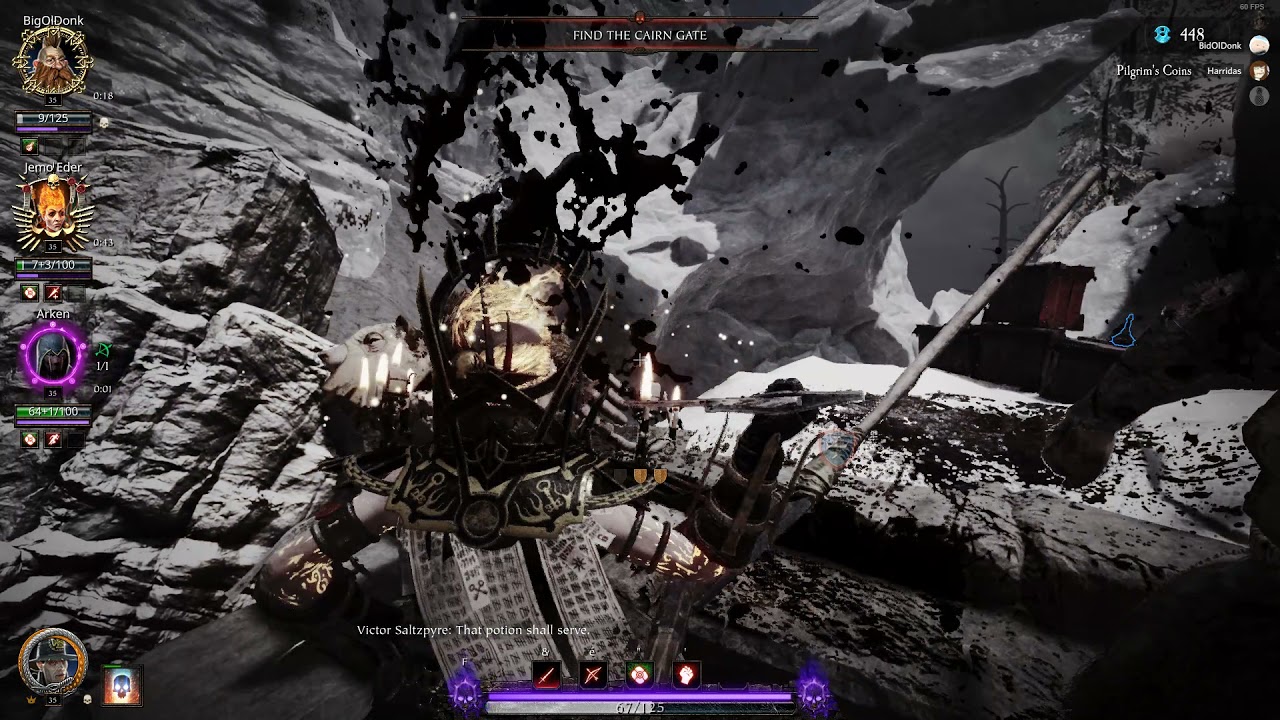This screenshot has height=720, width=1280.
Task: View BidOlDonk's voice chat avatar
Action: tap(1259, 45)
